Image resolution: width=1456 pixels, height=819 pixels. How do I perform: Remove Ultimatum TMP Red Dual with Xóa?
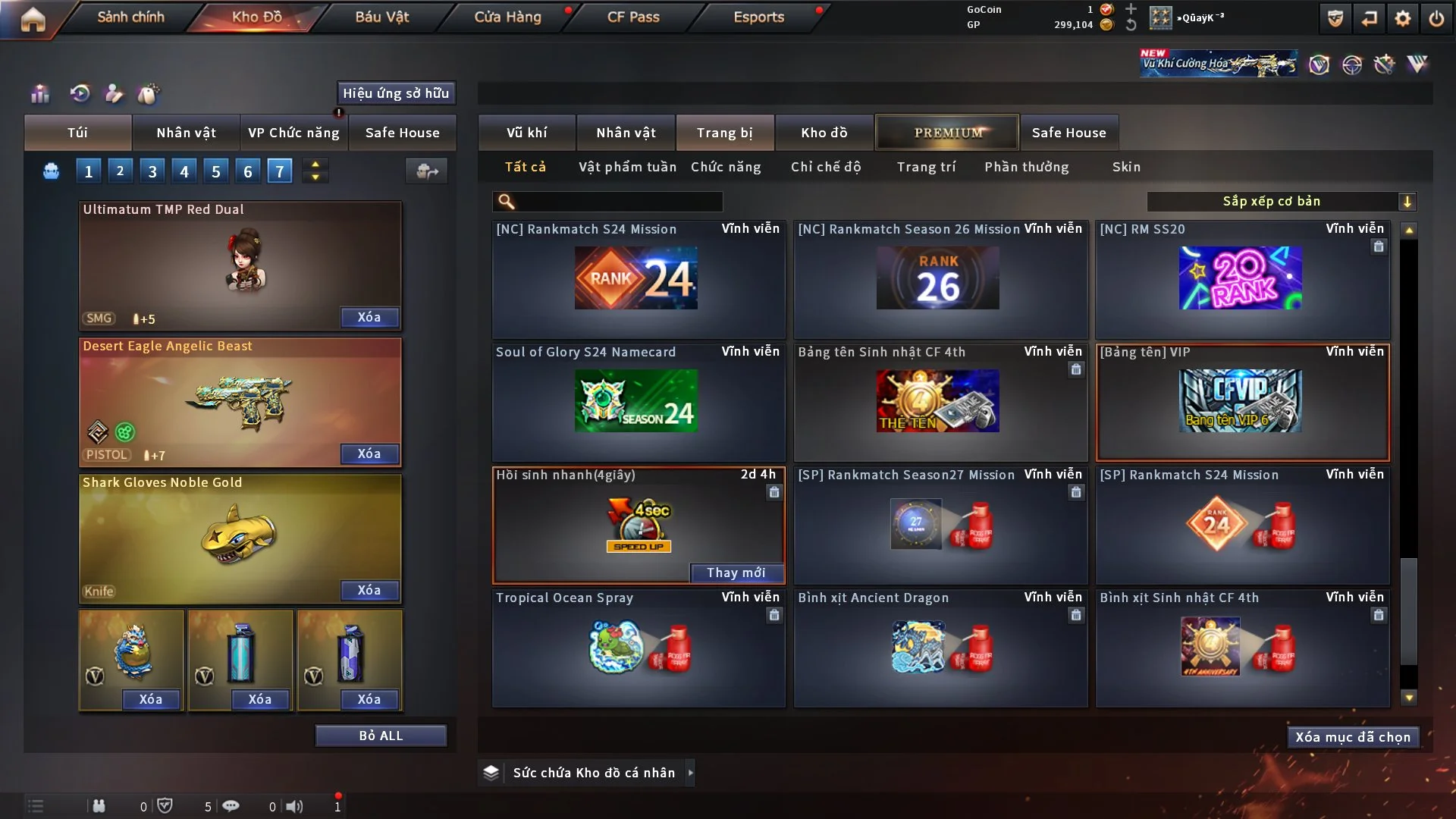(x=369, y=317)
